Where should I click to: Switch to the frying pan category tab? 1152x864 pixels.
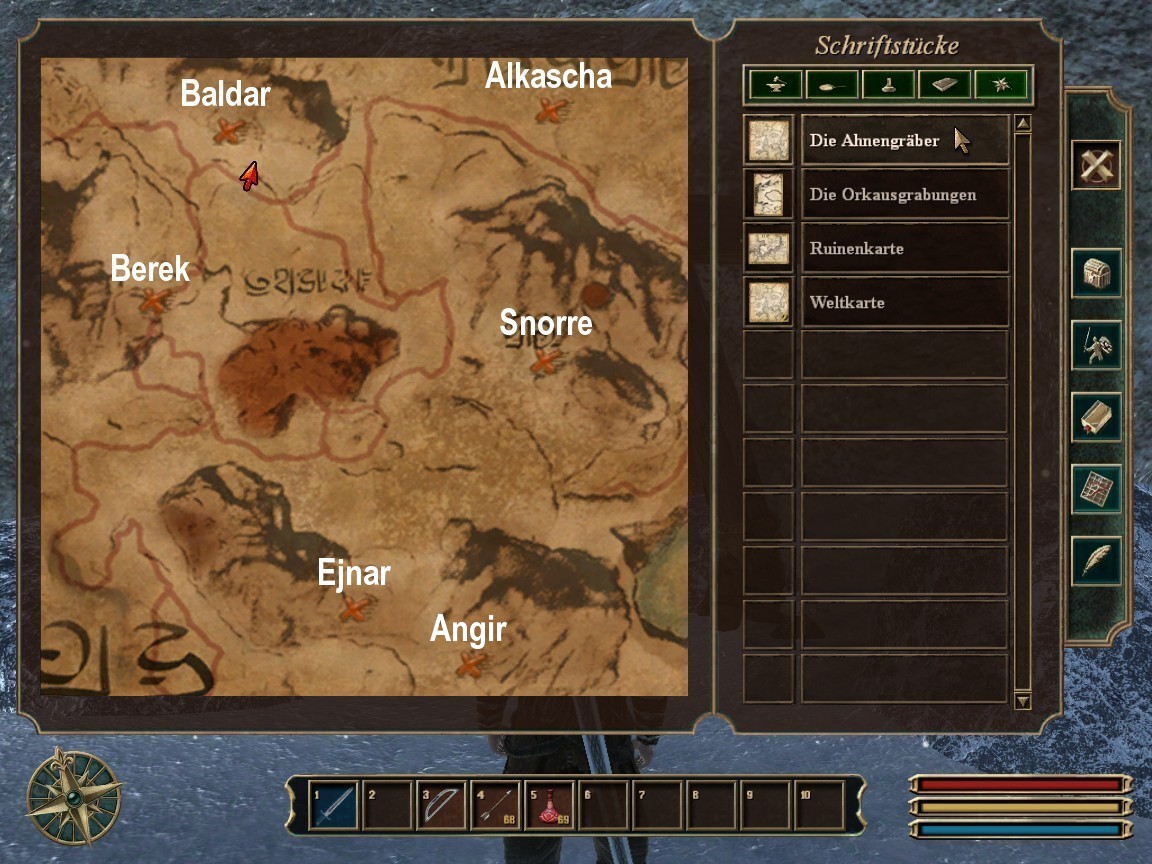(832, 86)
